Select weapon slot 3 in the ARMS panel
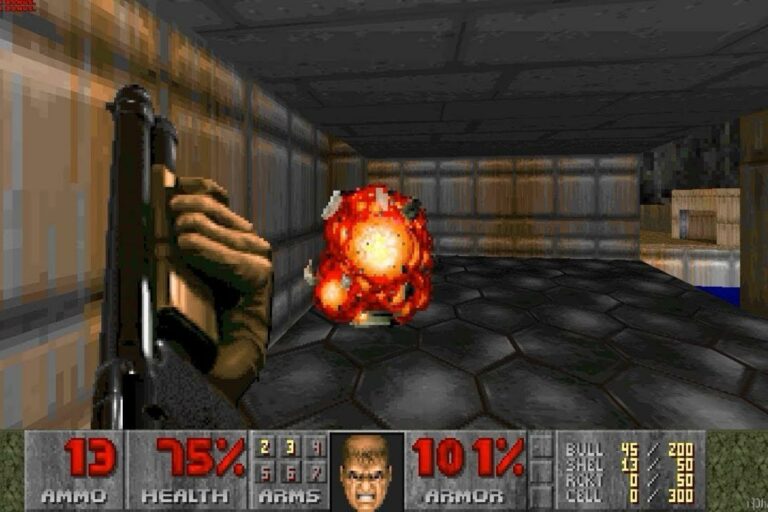This screenshot has height=512, width=768. (x=290, y=448)
